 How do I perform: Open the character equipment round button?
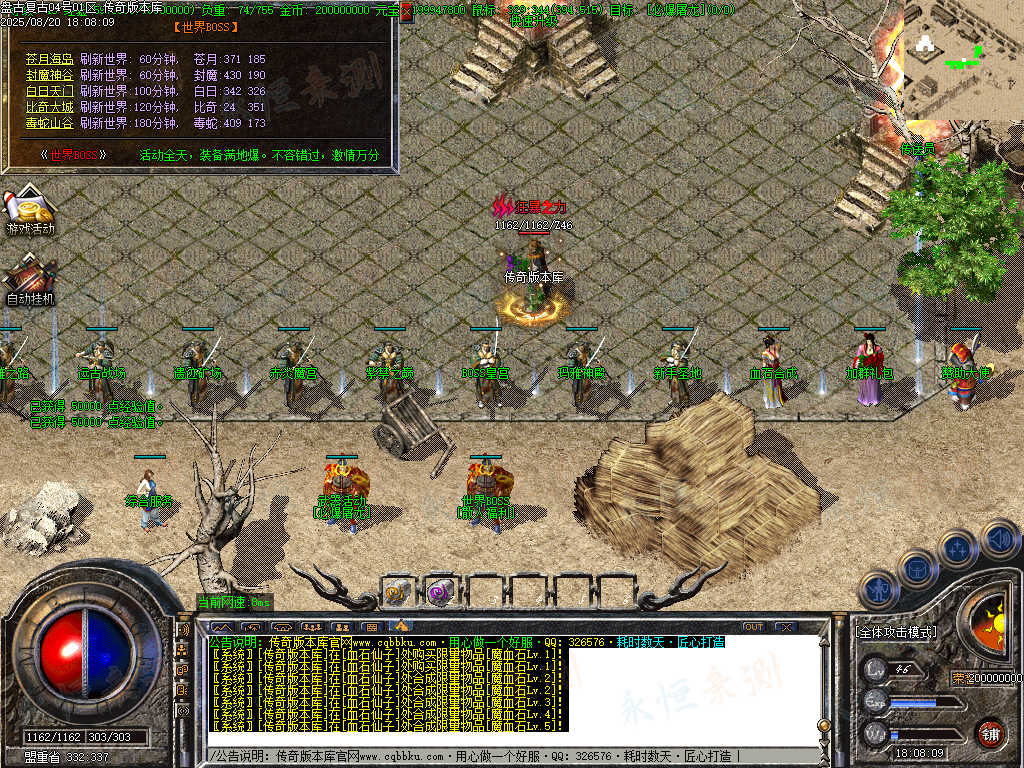coord(878,590)
